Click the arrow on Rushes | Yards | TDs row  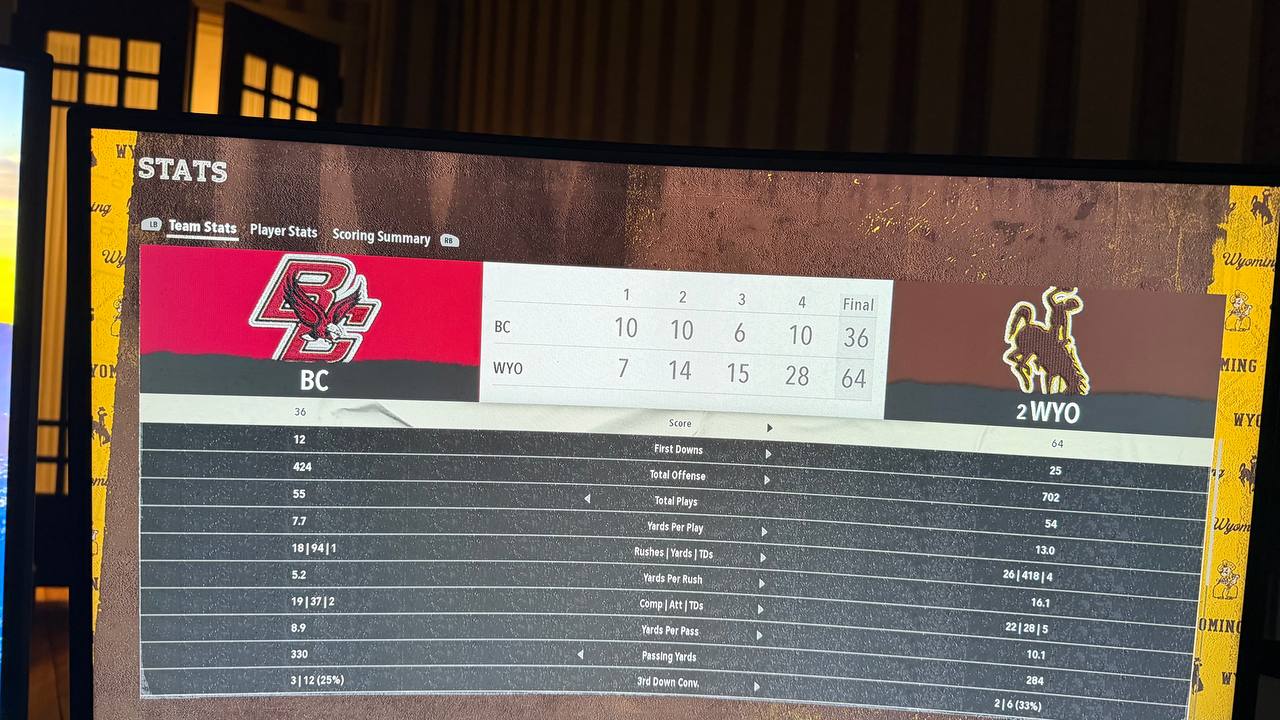tap(762, 555)
